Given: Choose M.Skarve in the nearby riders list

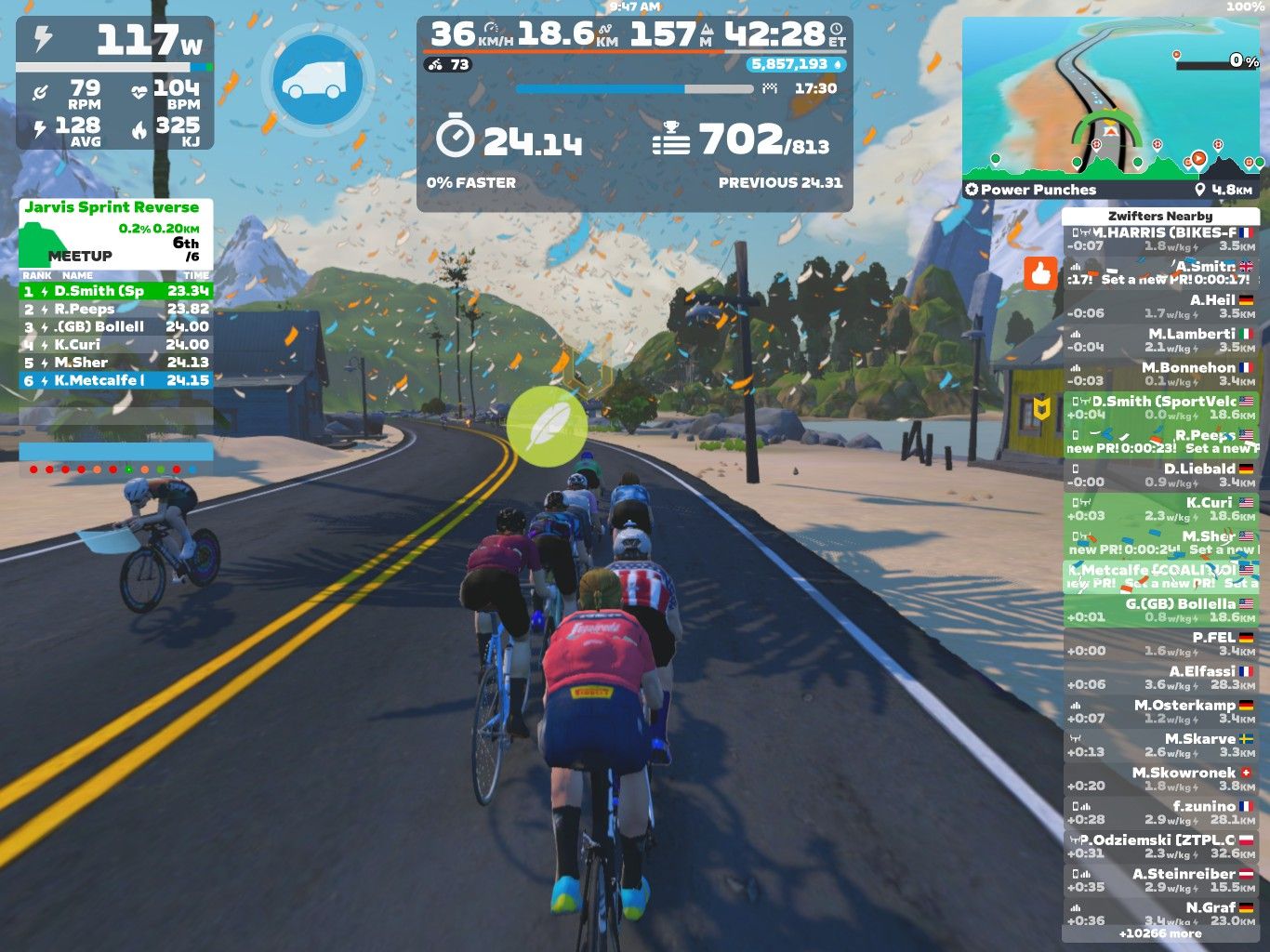Looking at the screenshot, I should (x=1160, y=745).
